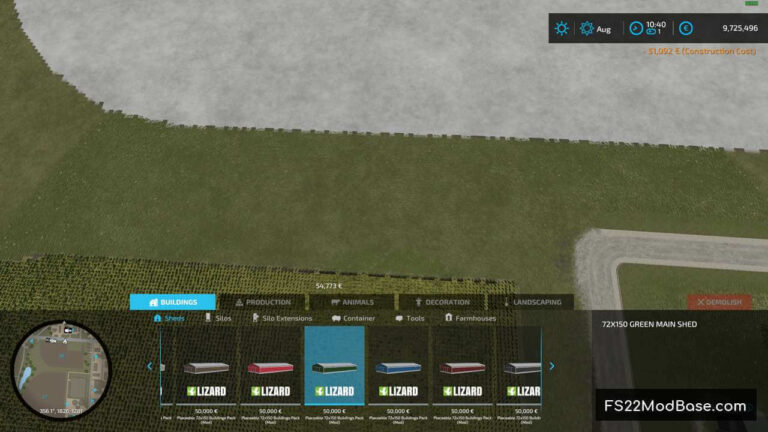Browse the Farmhouses subcategory

(x=470, y=319)
